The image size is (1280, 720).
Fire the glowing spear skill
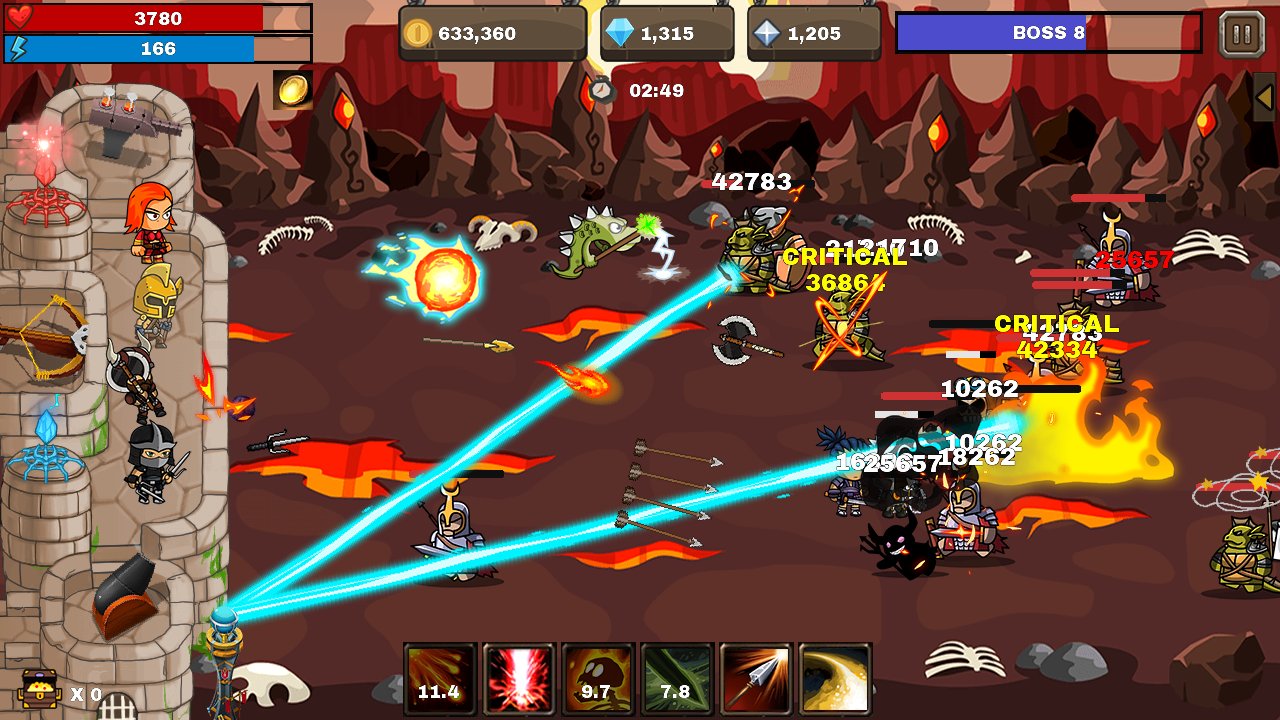point(756,679)
